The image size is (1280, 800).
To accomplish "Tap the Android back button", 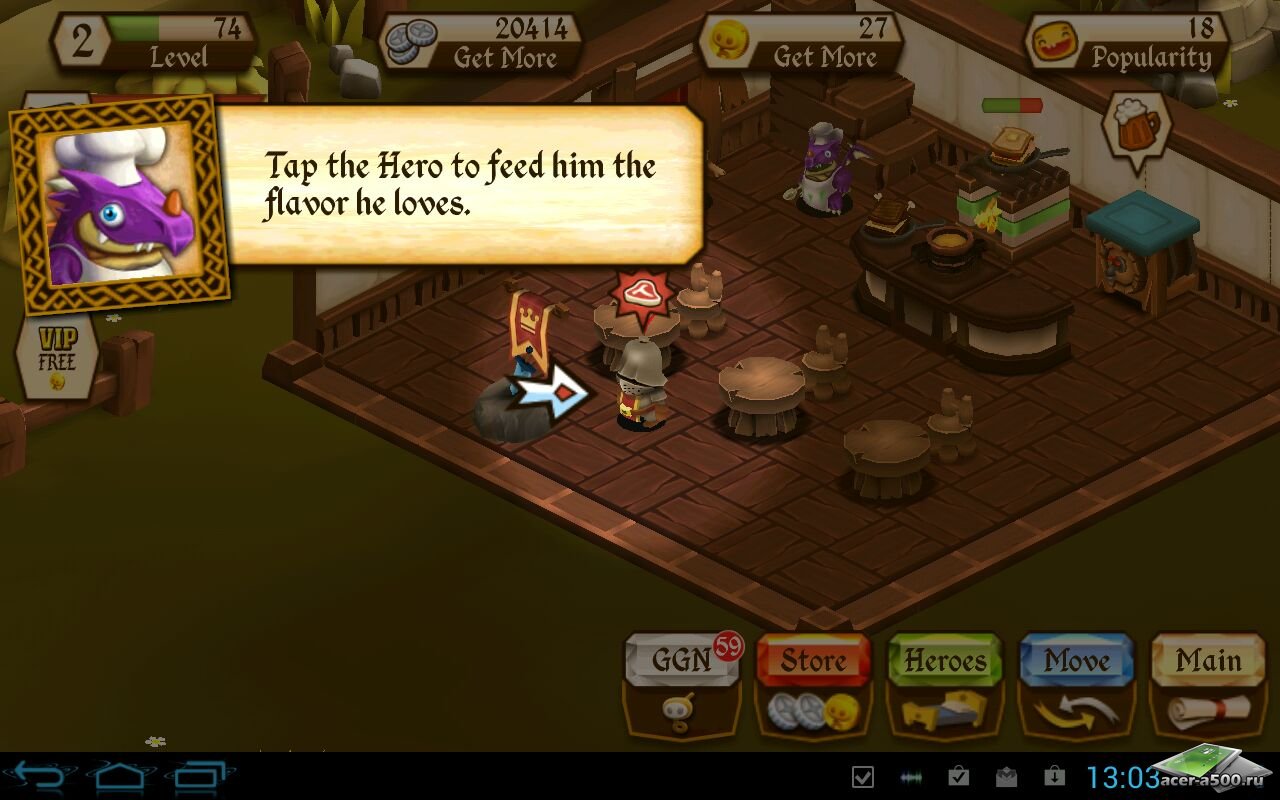I will pos(40,776).
